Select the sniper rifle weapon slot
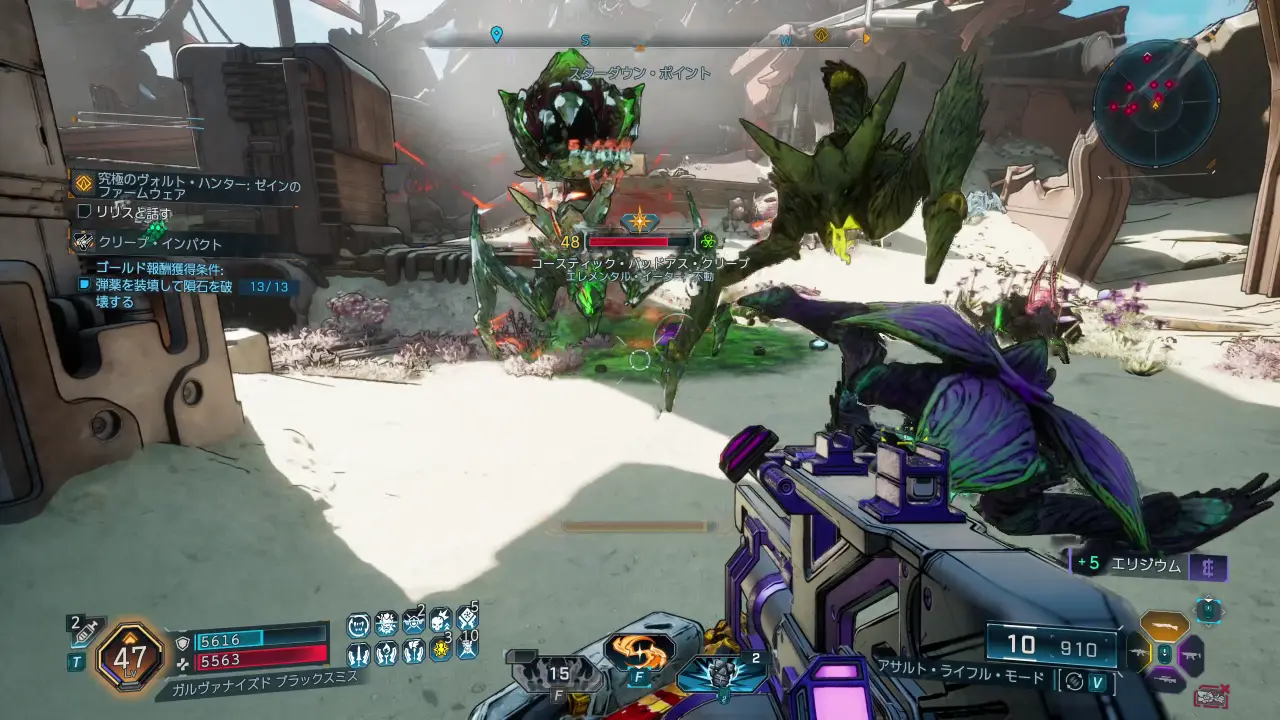 (x=1166, y=680)
